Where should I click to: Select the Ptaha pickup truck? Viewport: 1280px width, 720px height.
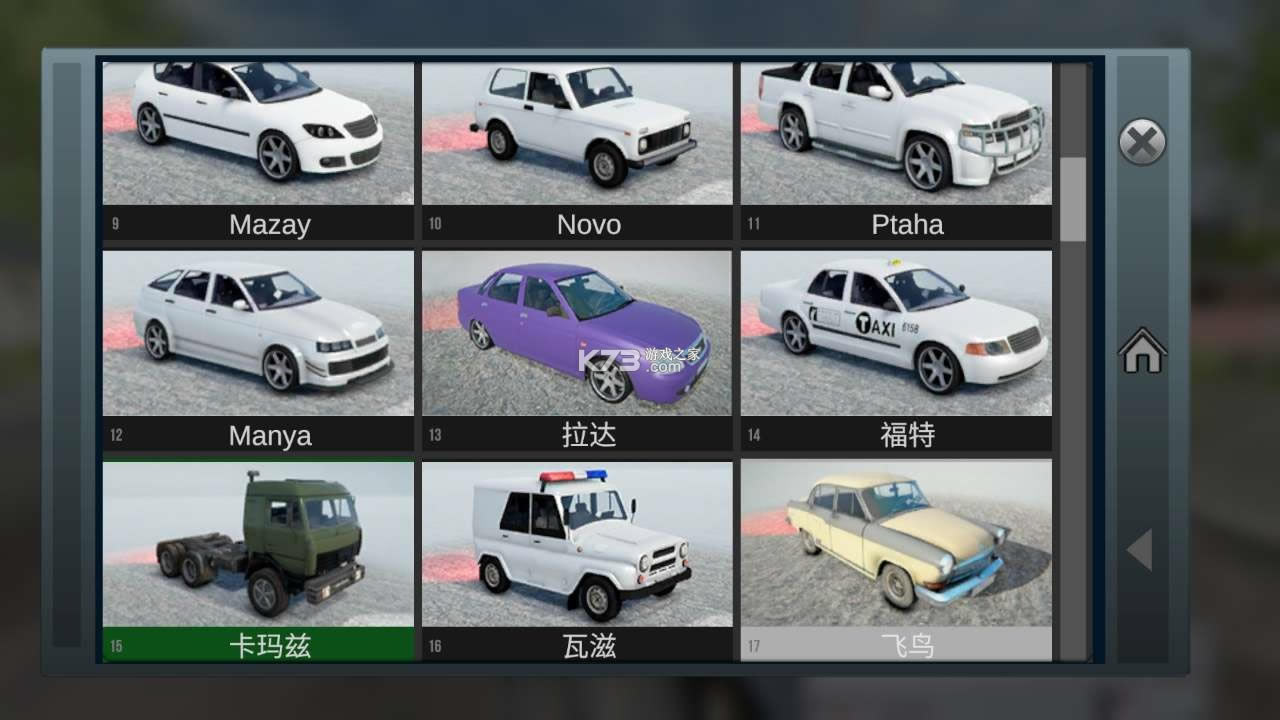(x=897, y=130)
